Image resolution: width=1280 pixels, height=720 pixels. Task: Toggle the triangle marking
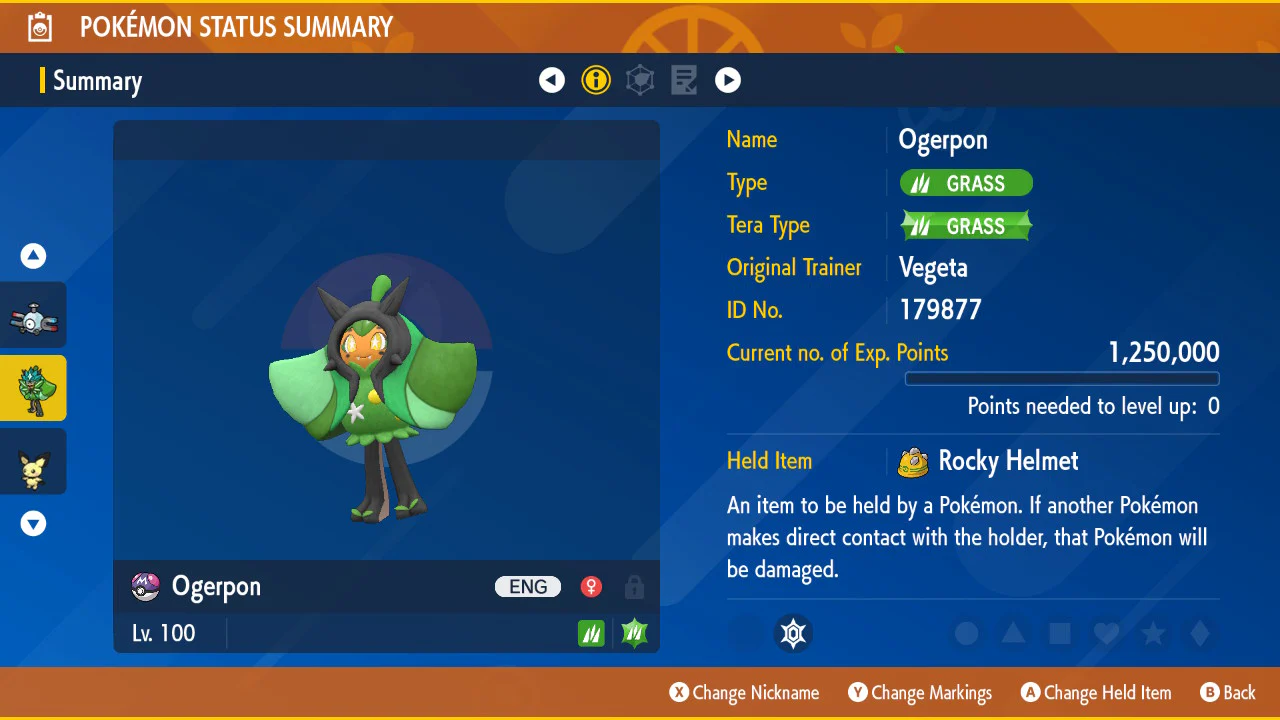[x=1013, y=633]
